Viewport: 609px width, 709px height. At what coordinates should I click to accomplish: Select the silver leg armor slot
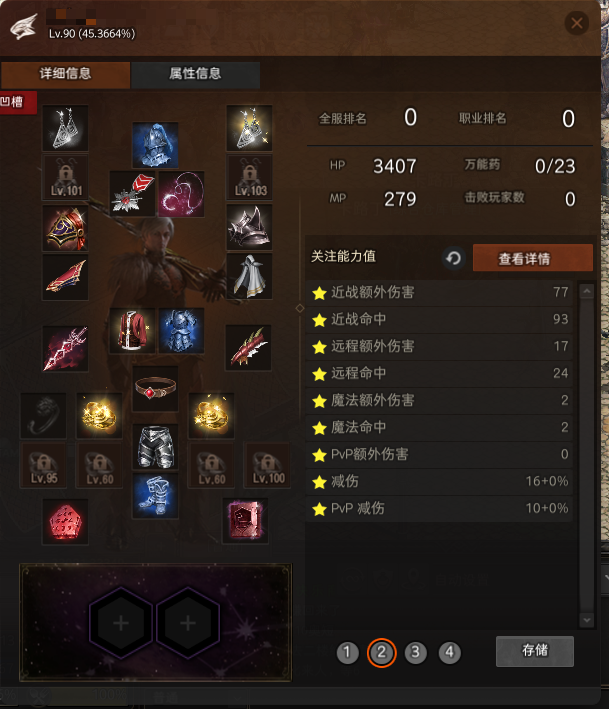point(155,445)
